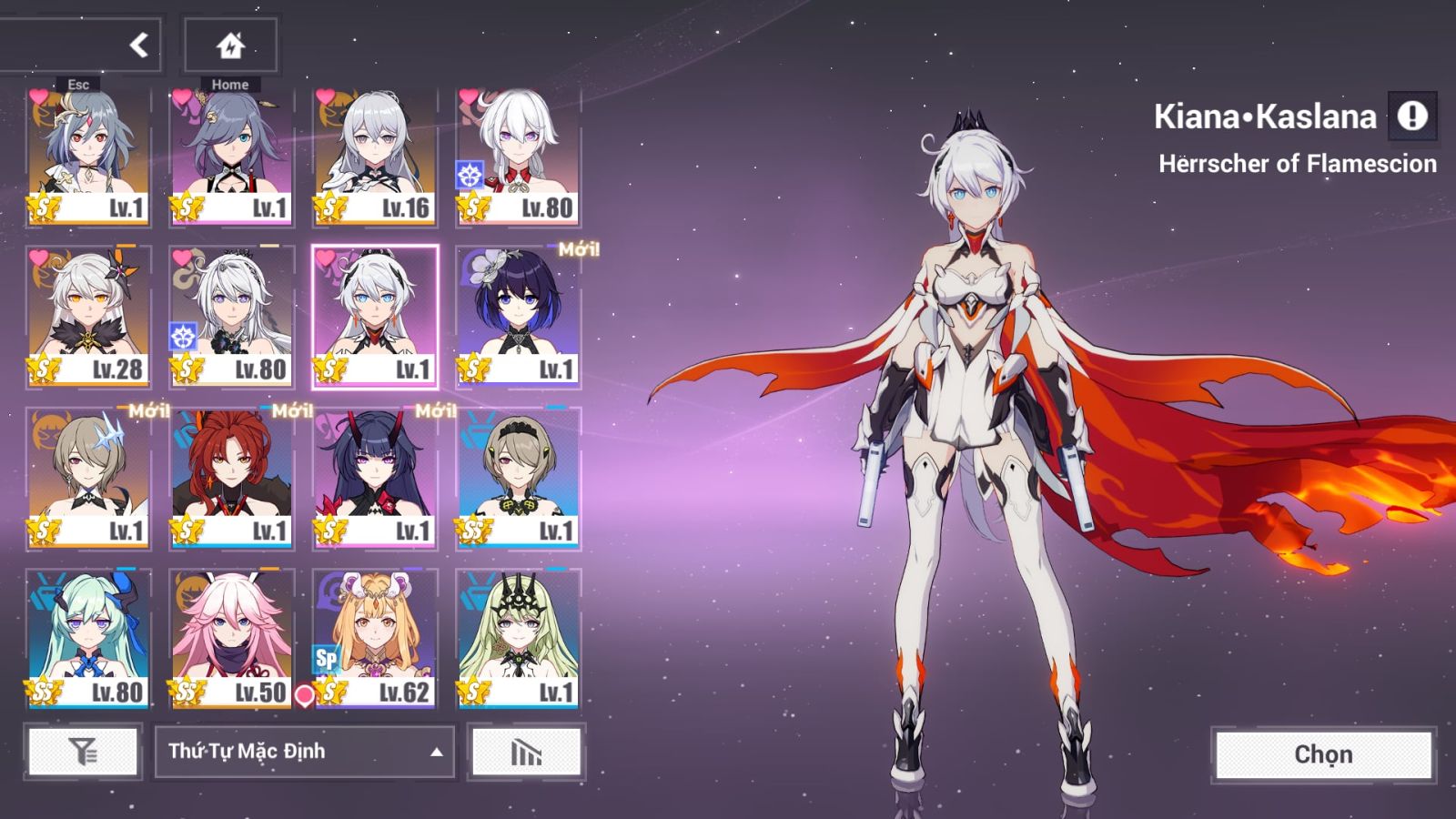Image resolution: width=1456 pixels, height=819 pixels.
Task: Toggle the favorite heart on the Lv.28 character
Action: pos(37,256)
